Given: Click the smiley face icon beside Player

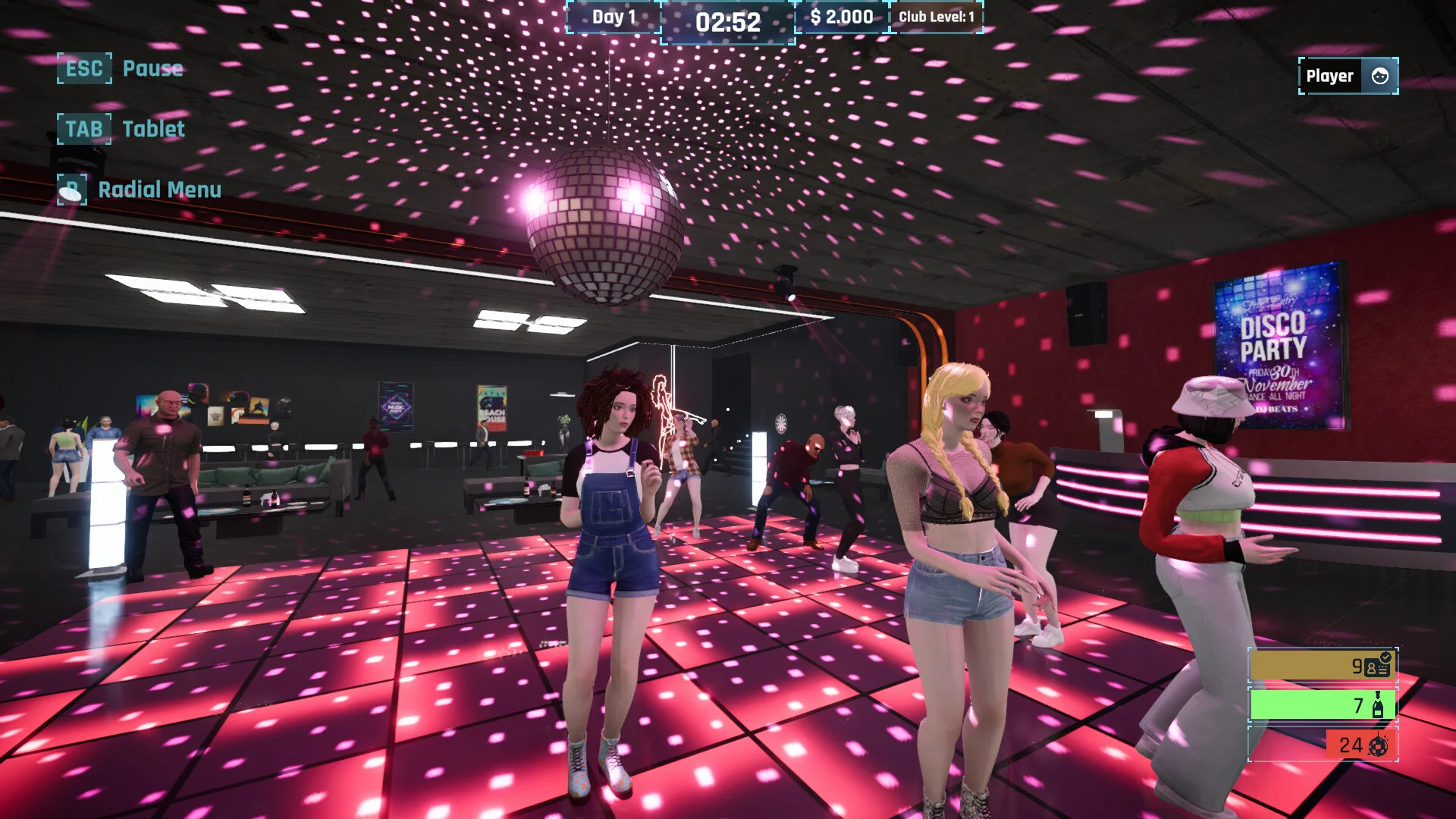Looking at the screenshot, I should [1381, 75].
